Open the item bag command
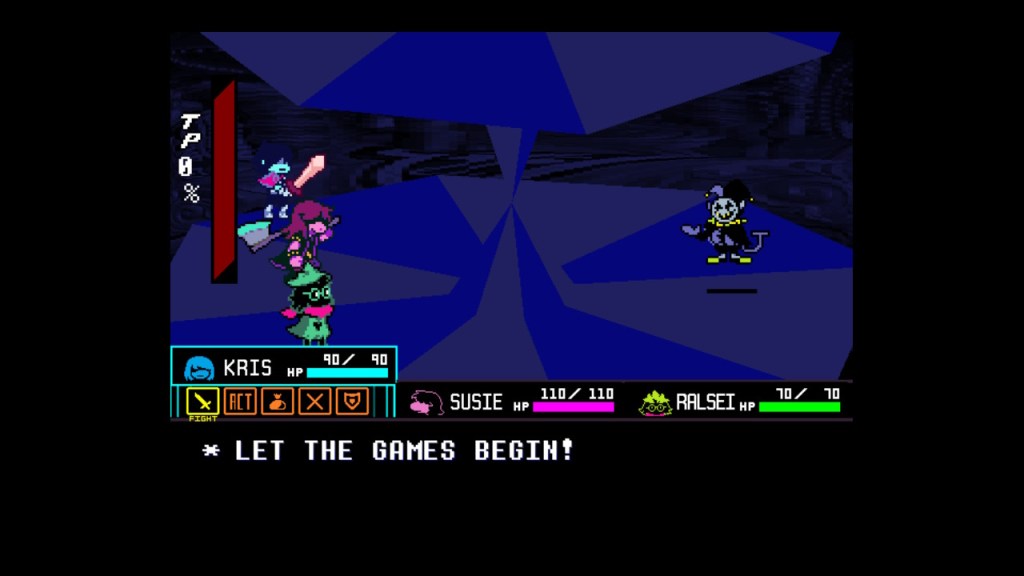Screen dimensions: 1024x576 tap(277, 401)
